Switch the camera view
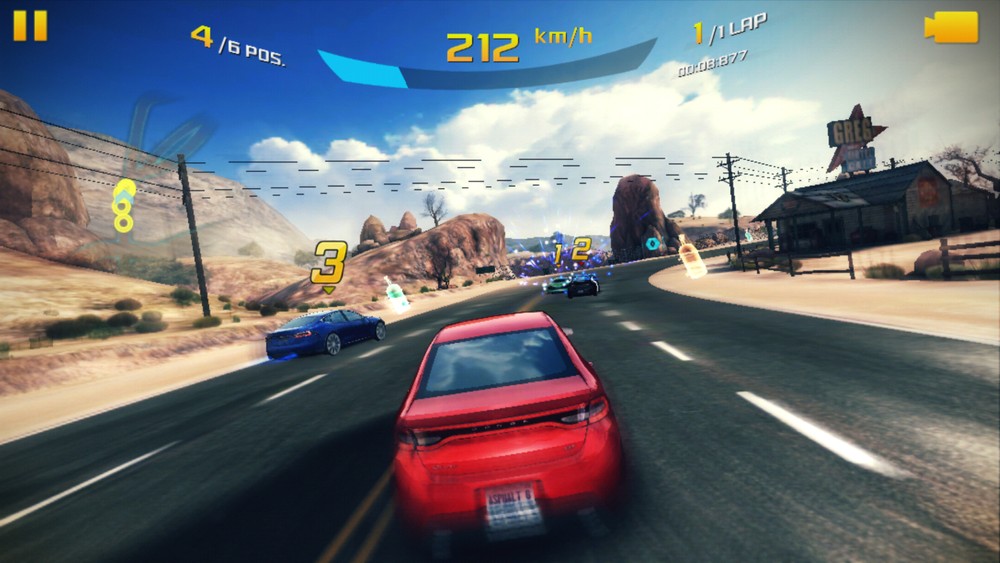 (x=951, y=27)
